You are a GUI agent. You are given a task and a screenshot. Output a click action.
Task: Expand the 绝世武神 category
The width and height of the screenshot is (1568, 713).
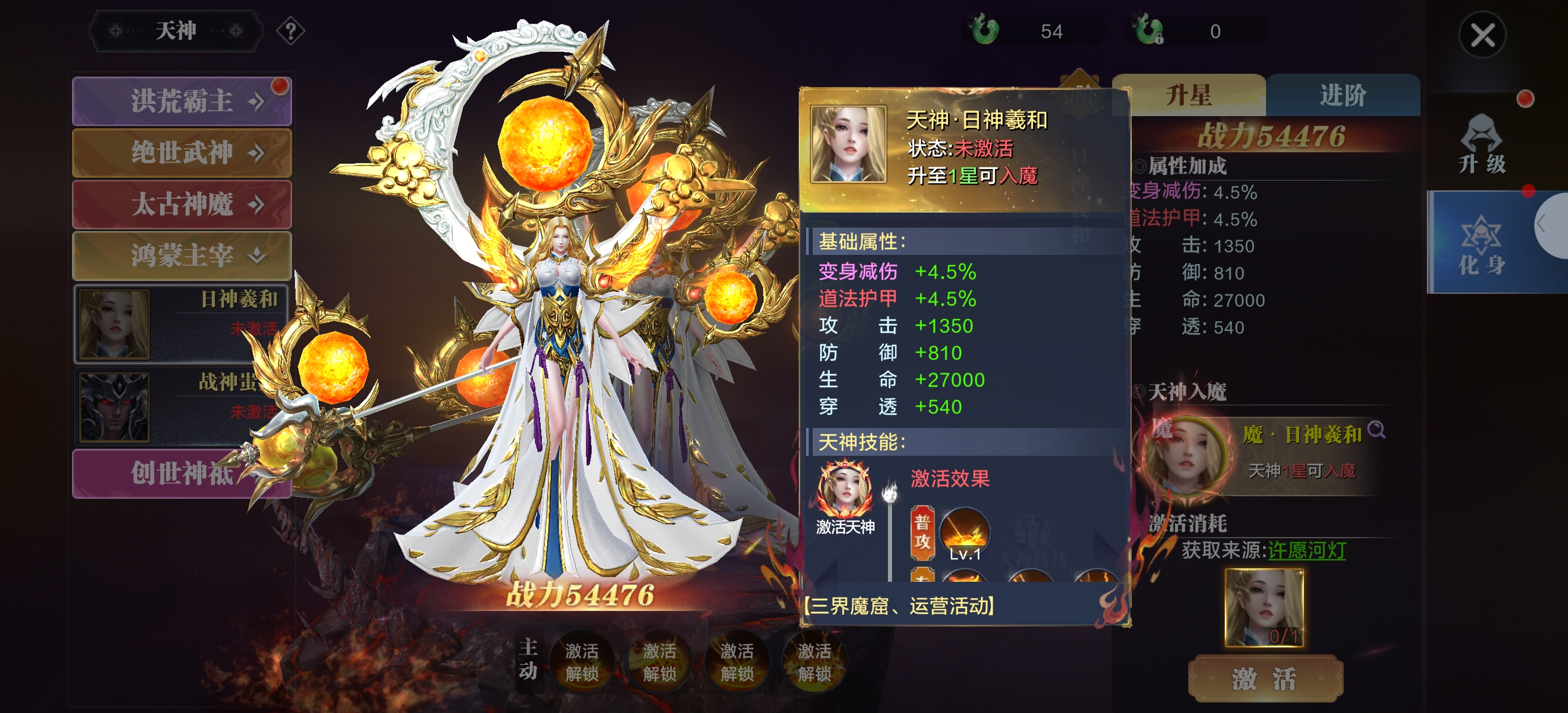click(181, 153)
